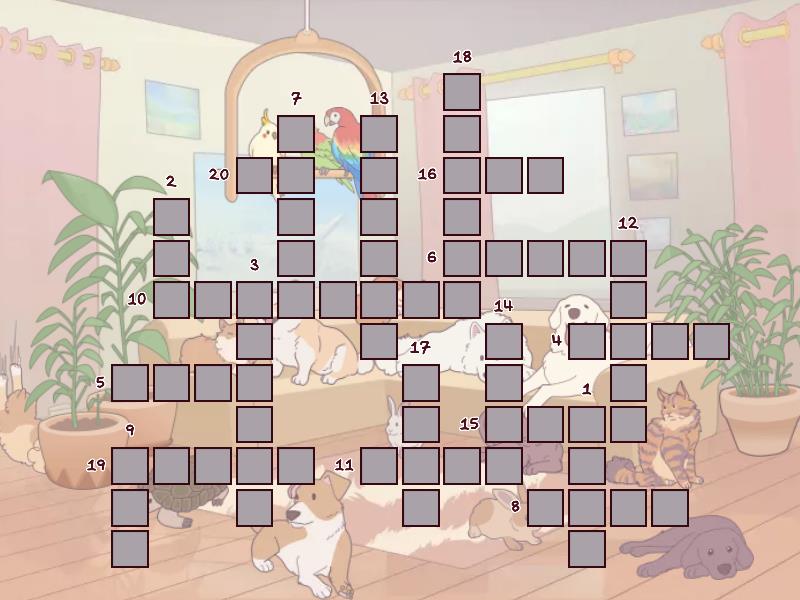This screenshot has height=600, width=800.
Task: Select the first square of clue 18
Action: (462, 91)
